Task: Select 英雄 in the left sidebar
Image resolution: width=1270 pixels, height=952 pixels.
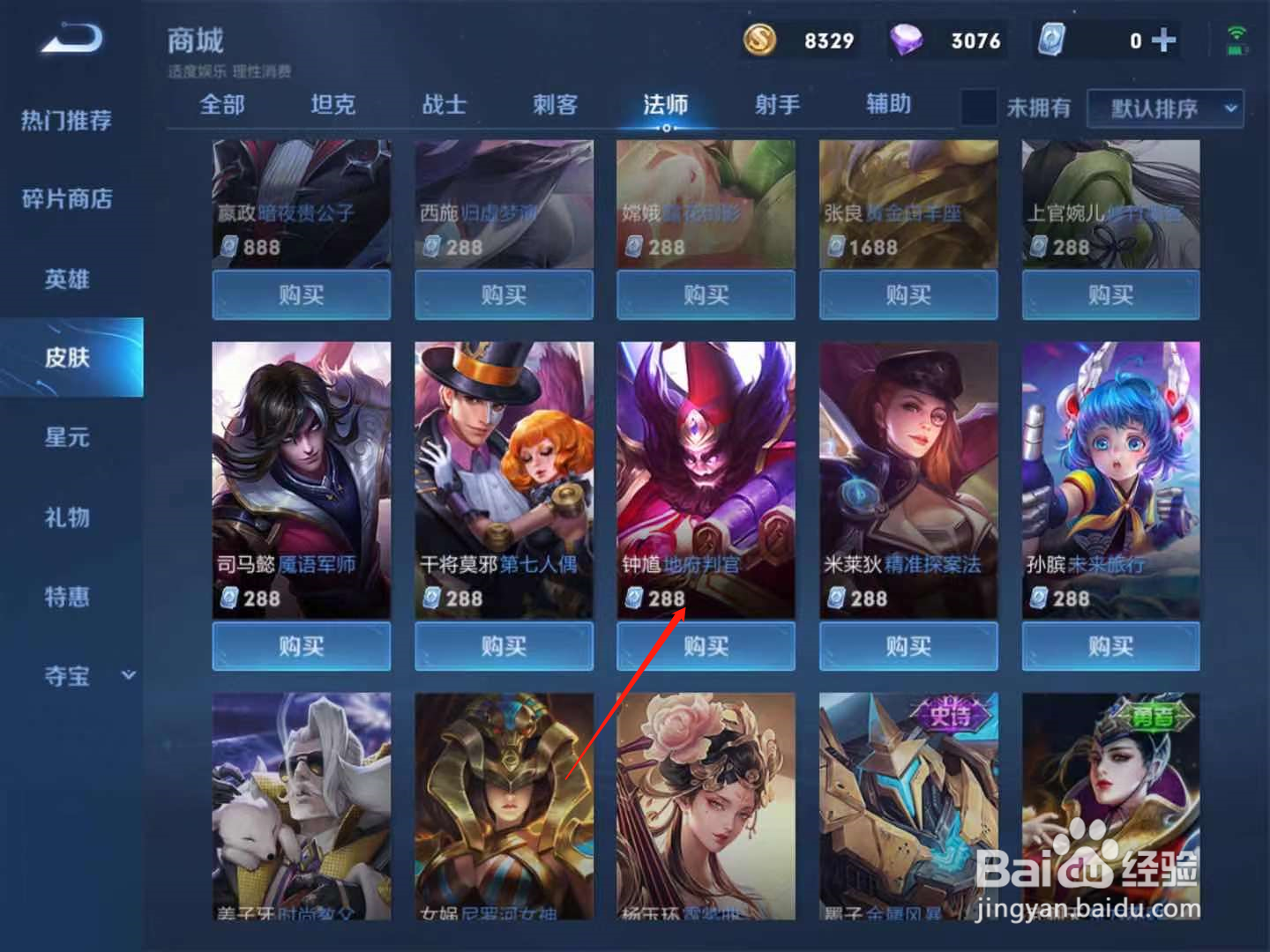Action: click(x=66, y=279)
